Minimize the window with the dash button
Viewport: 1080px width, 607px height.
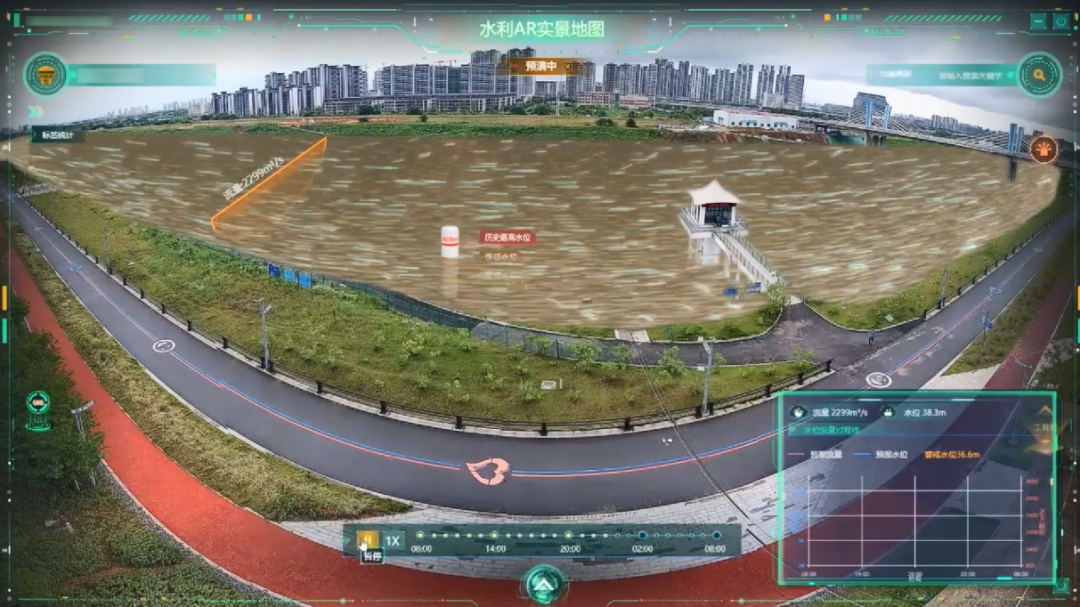(x=1038, y=21)
